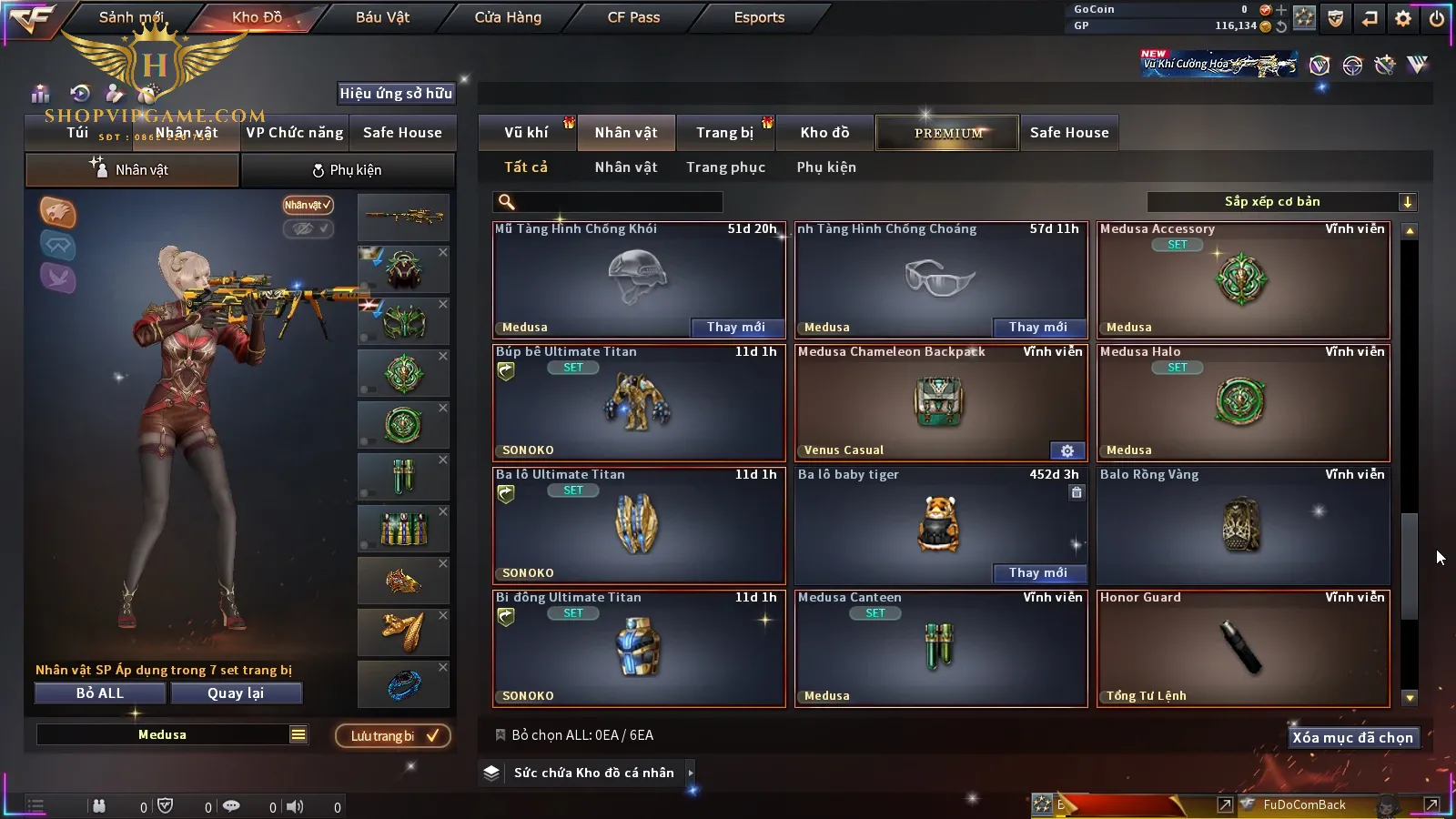The width and height of the screenshot is (1456, 819).
Task: Select the Honor Guard item
Action: click(x=1243, y=648)
